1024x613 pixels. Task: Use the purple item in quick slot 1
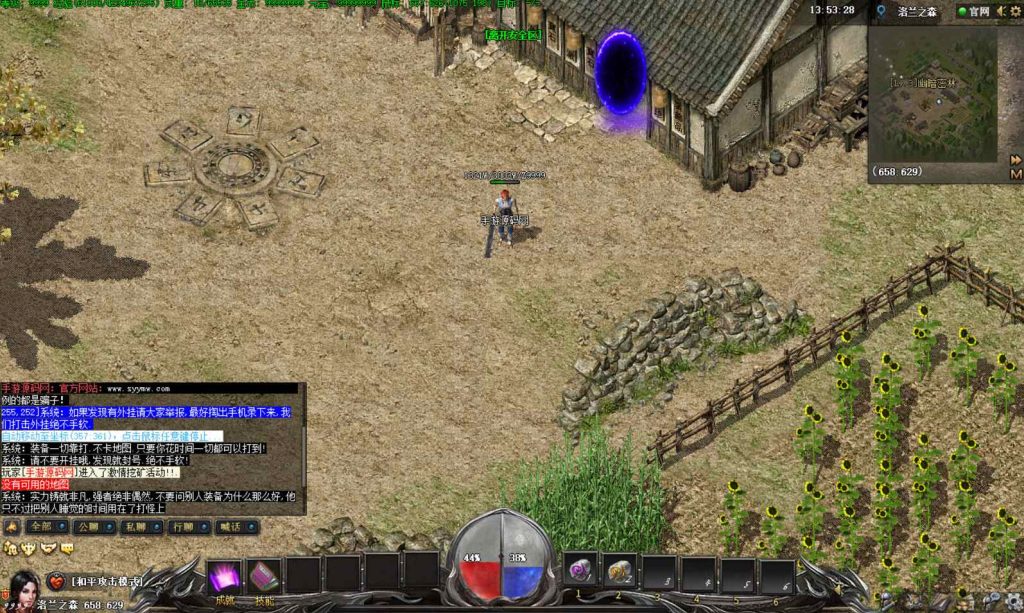click(580, 569)
